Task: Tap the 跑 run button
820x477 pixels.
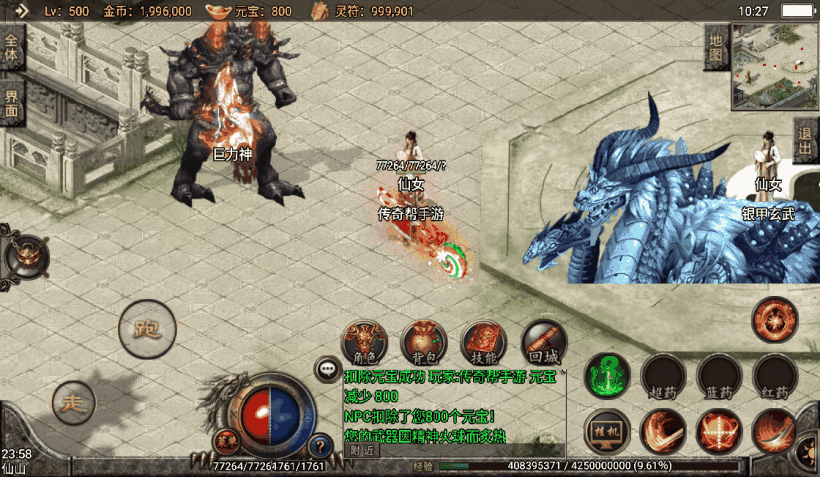Action: click(x=147, y=327)
